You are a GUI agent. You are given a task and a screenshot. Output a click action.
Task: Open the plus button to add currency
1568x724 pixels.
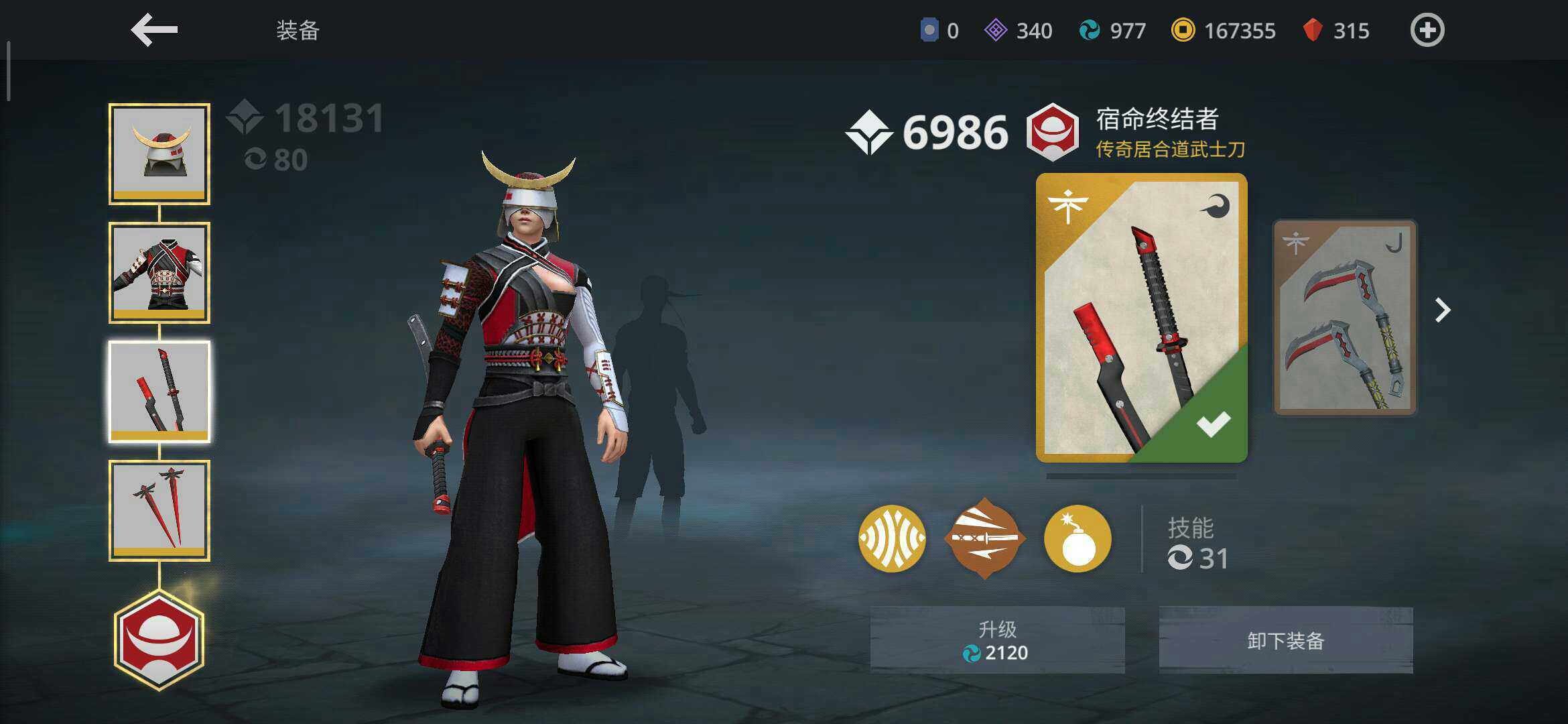1427,31
